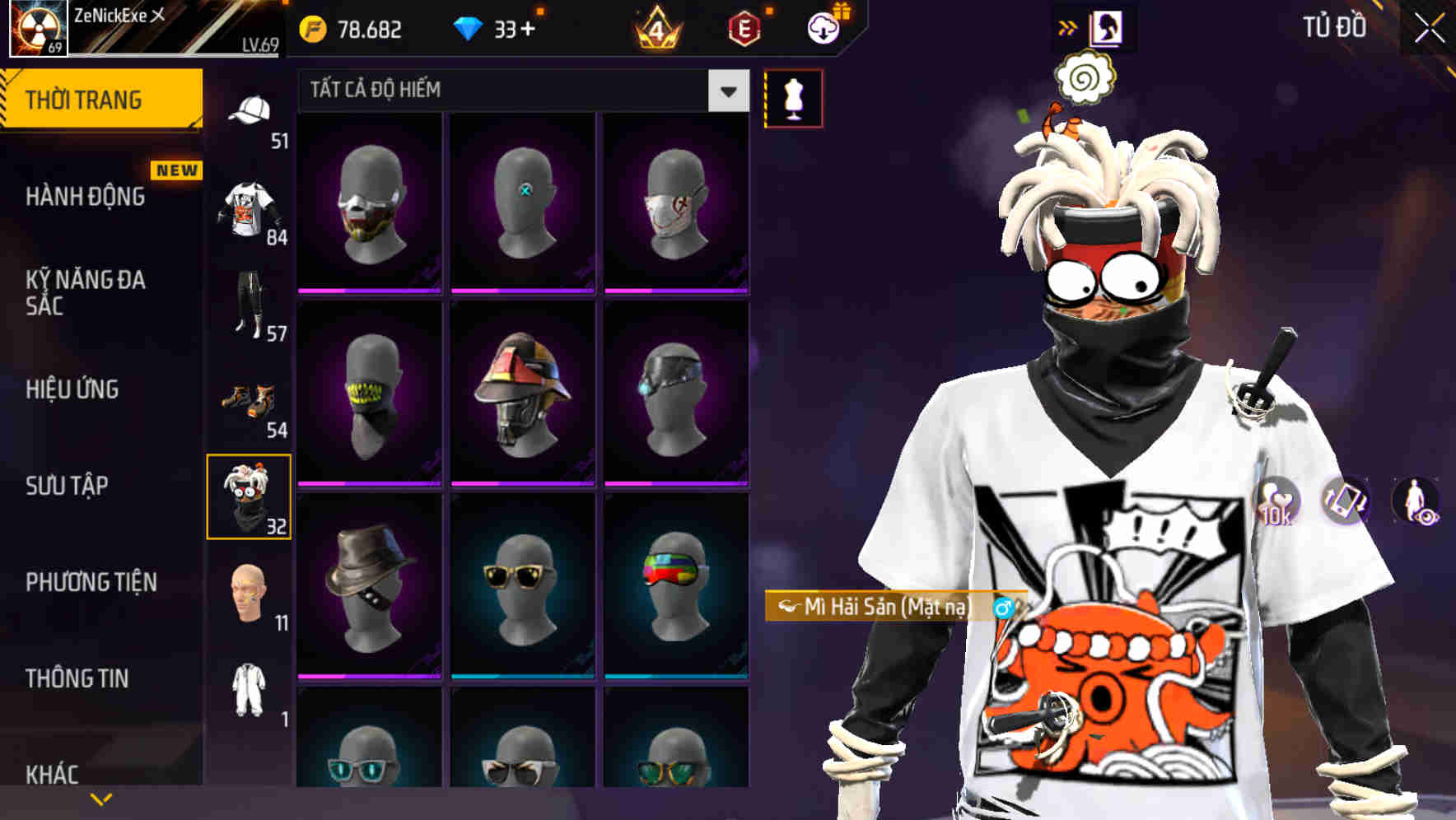This screenshot has height=820, width=1456.
Task: Select the mask category thumbnail showing 32 items
Action: pyautogui.click(x=250, y=495)
